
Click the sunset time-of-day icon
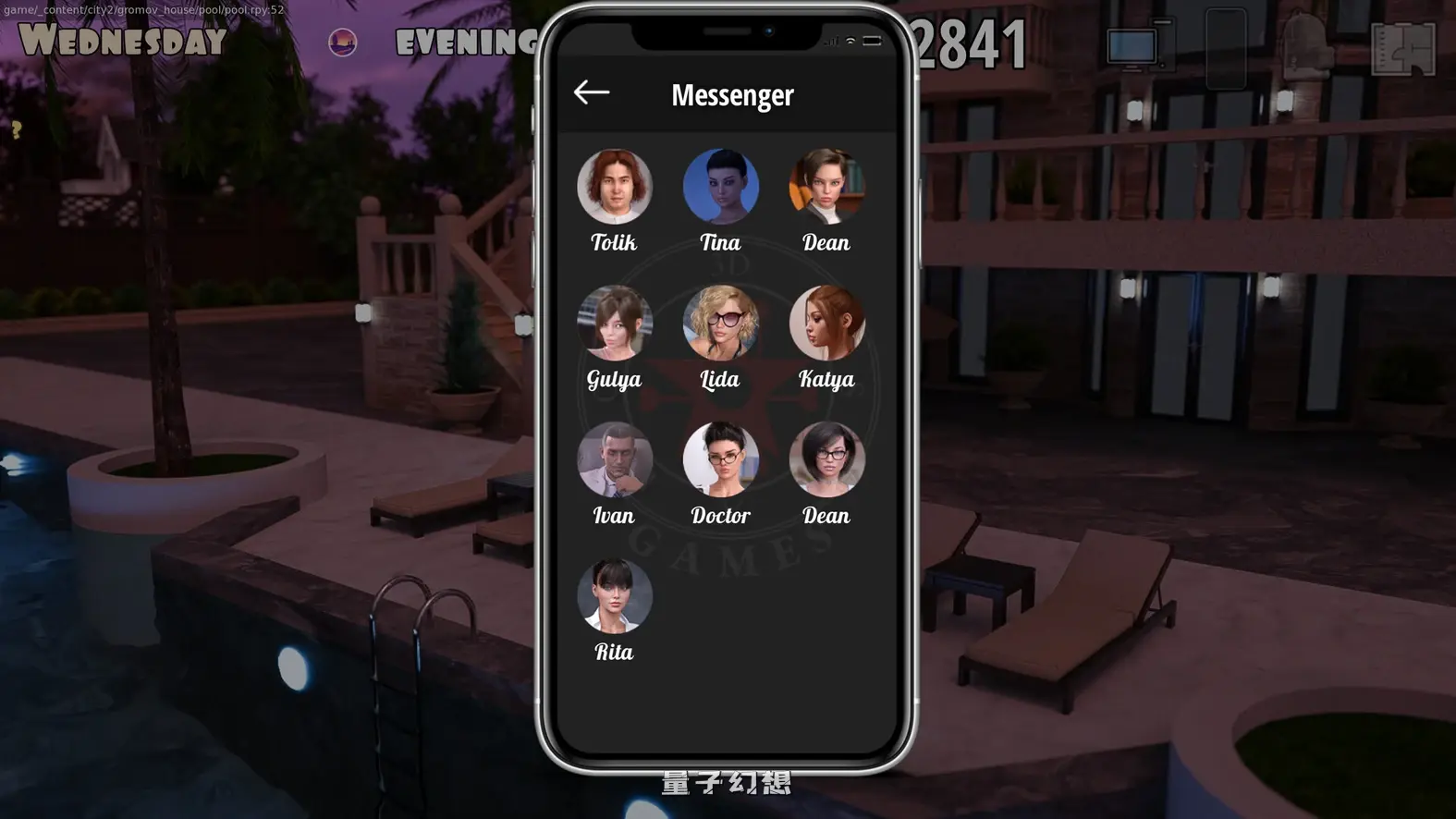343,42
